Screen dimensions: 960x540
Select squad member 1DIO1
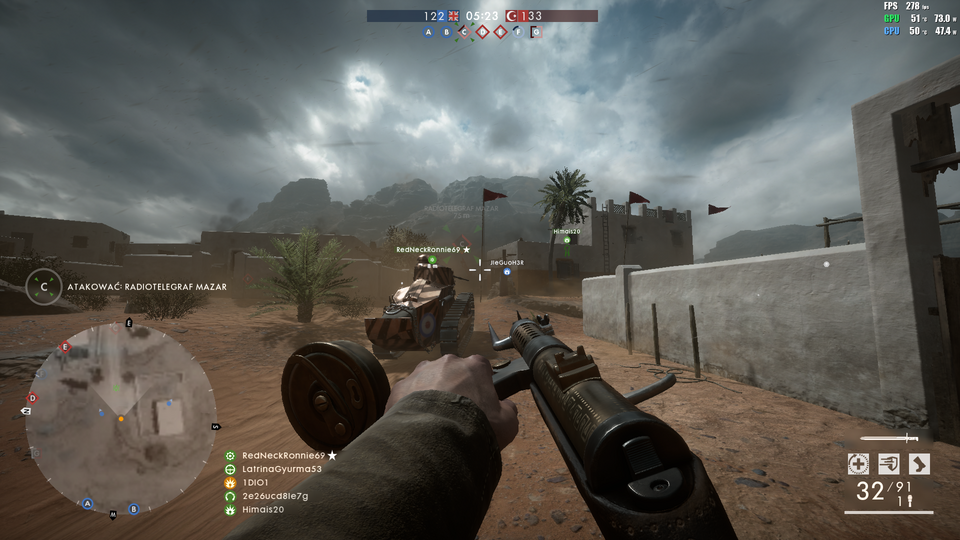point(255,483)
